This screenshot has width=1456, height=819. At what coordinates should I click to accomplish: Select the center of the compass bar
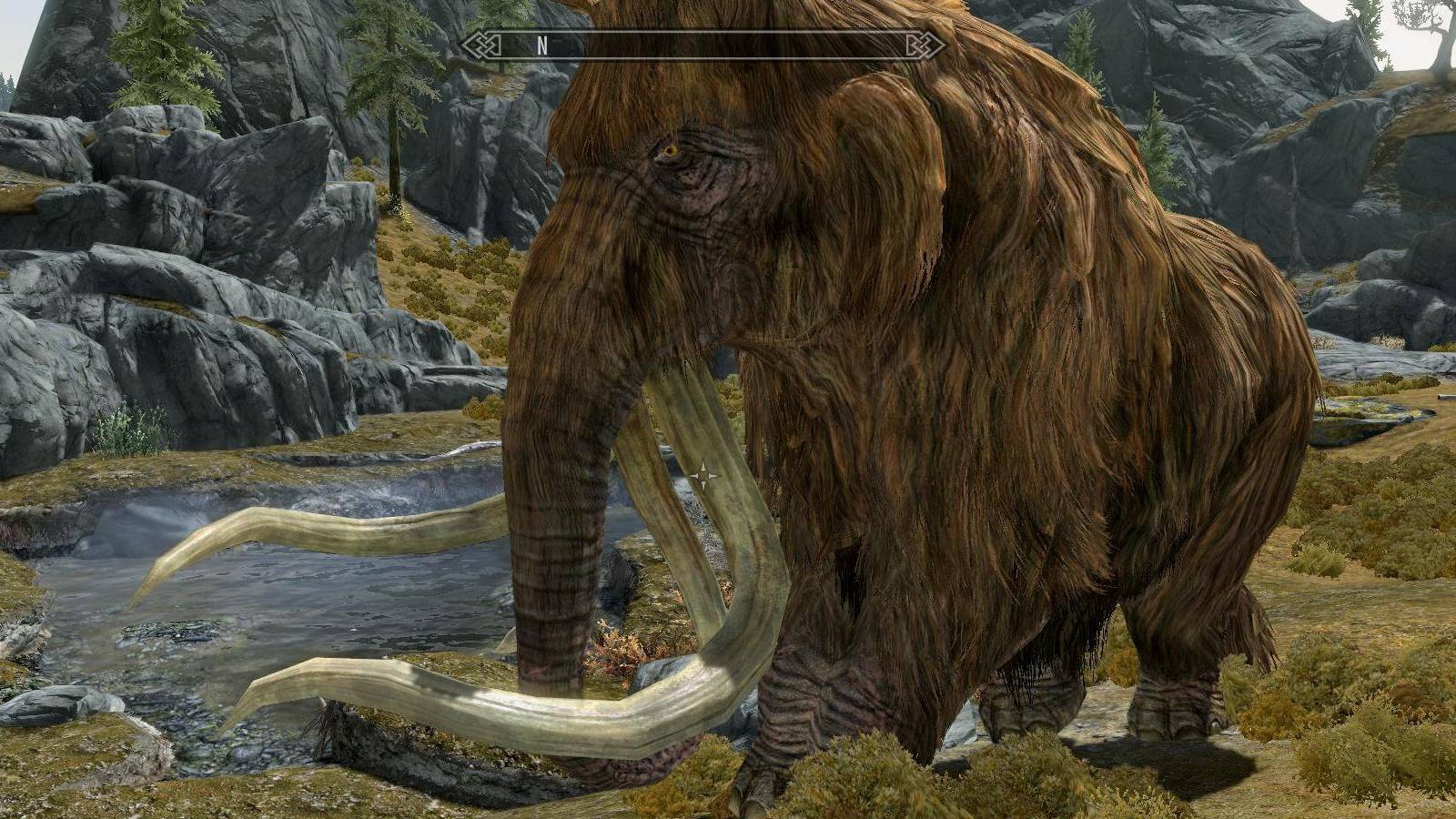[701, 43]
